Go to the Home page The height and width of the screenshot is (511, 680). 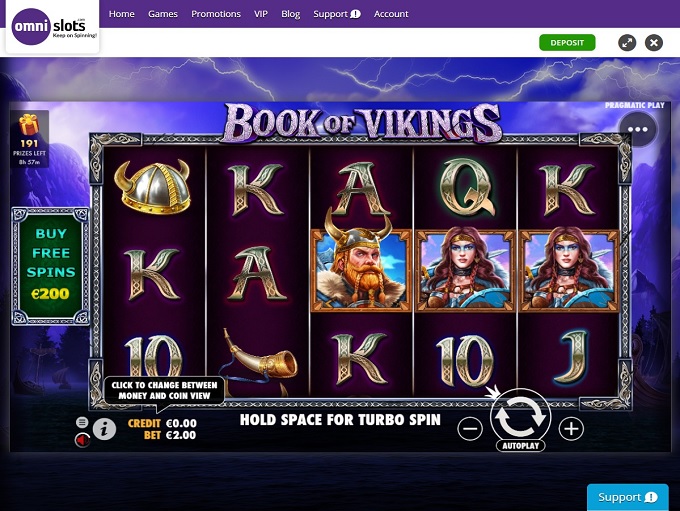click(121, 14)
